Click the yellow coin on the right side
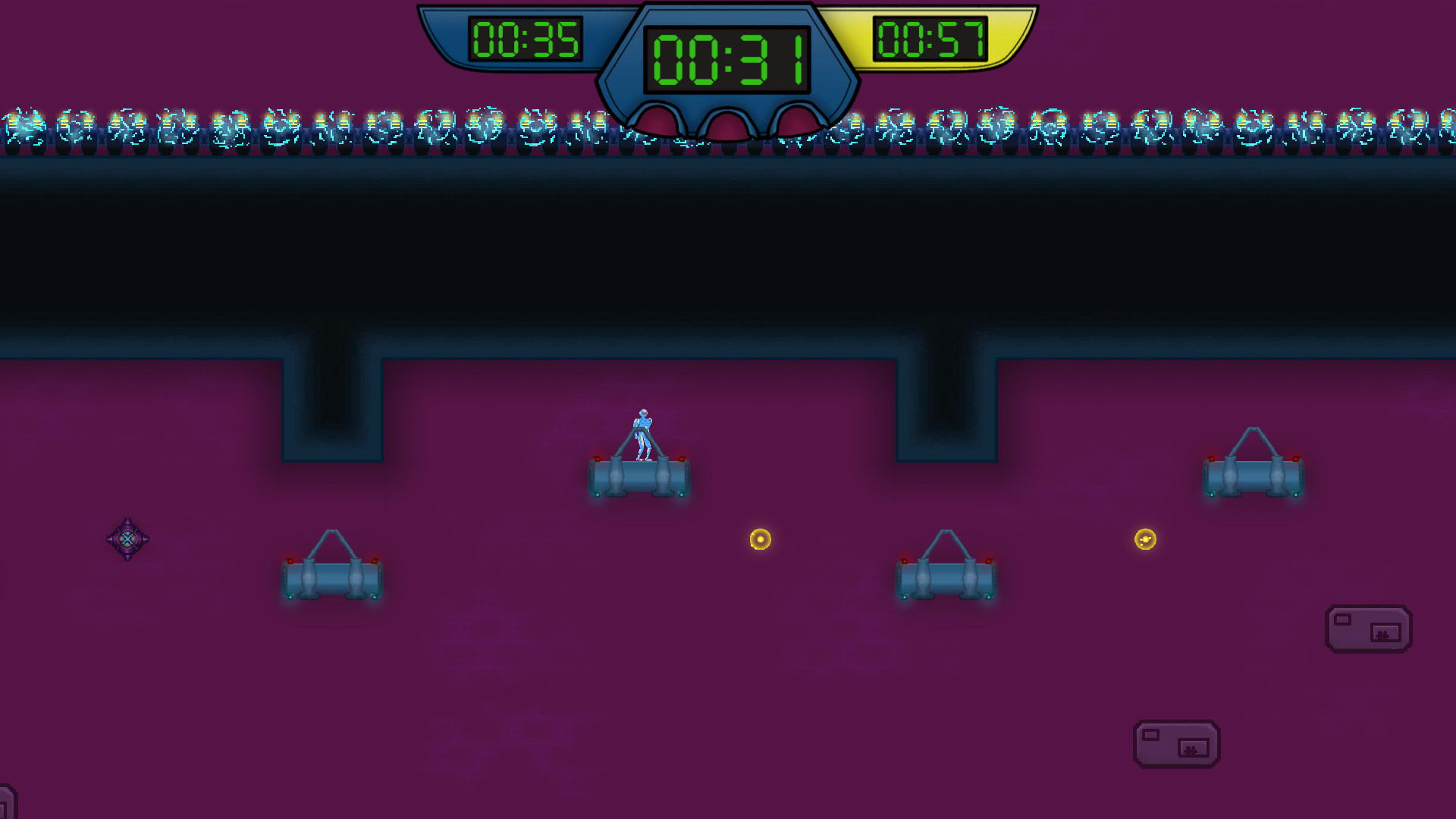Viewport: 1456px width, 819px height. (1145, 540)
